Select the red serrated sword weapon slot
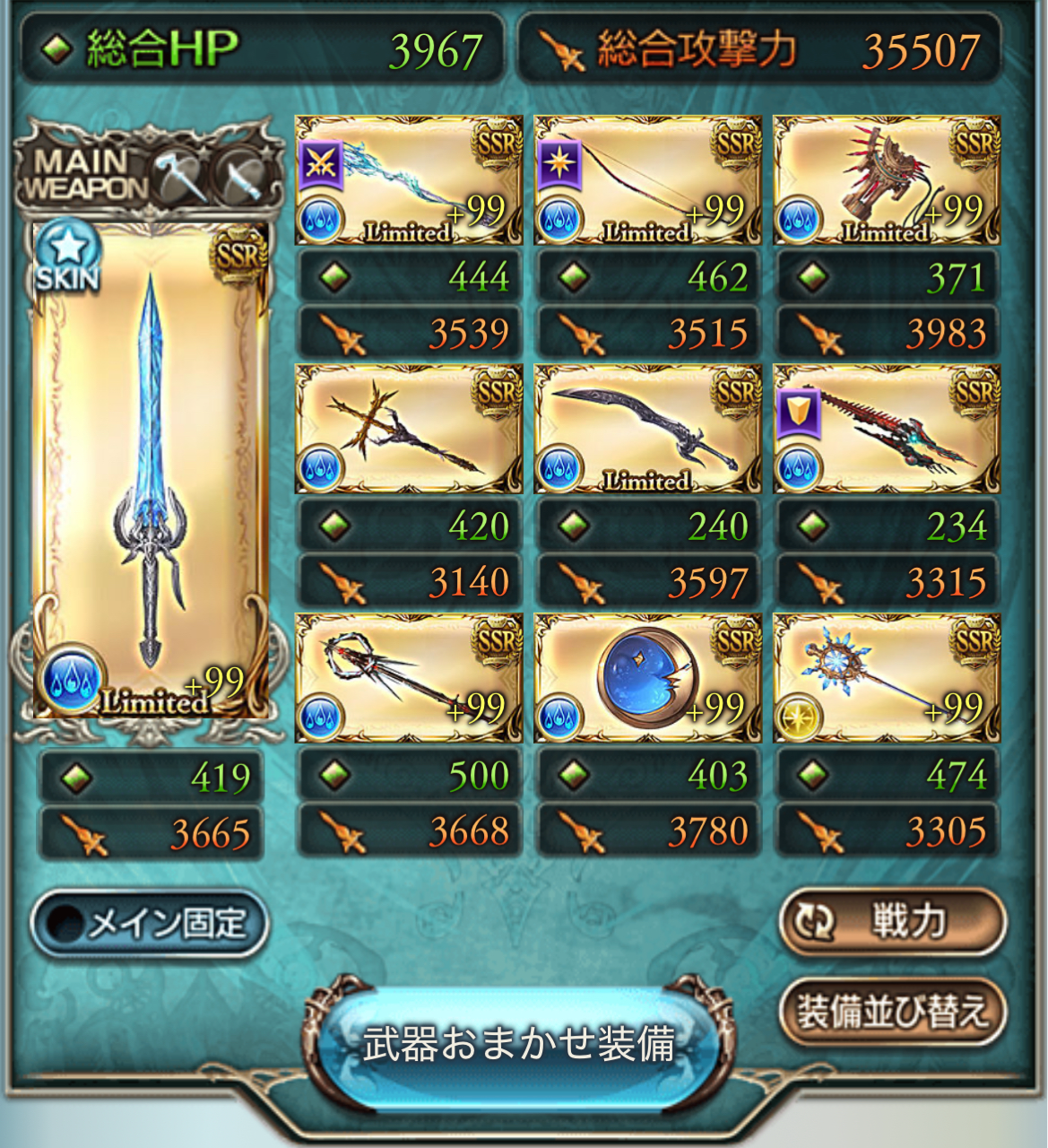 [887, 429]
